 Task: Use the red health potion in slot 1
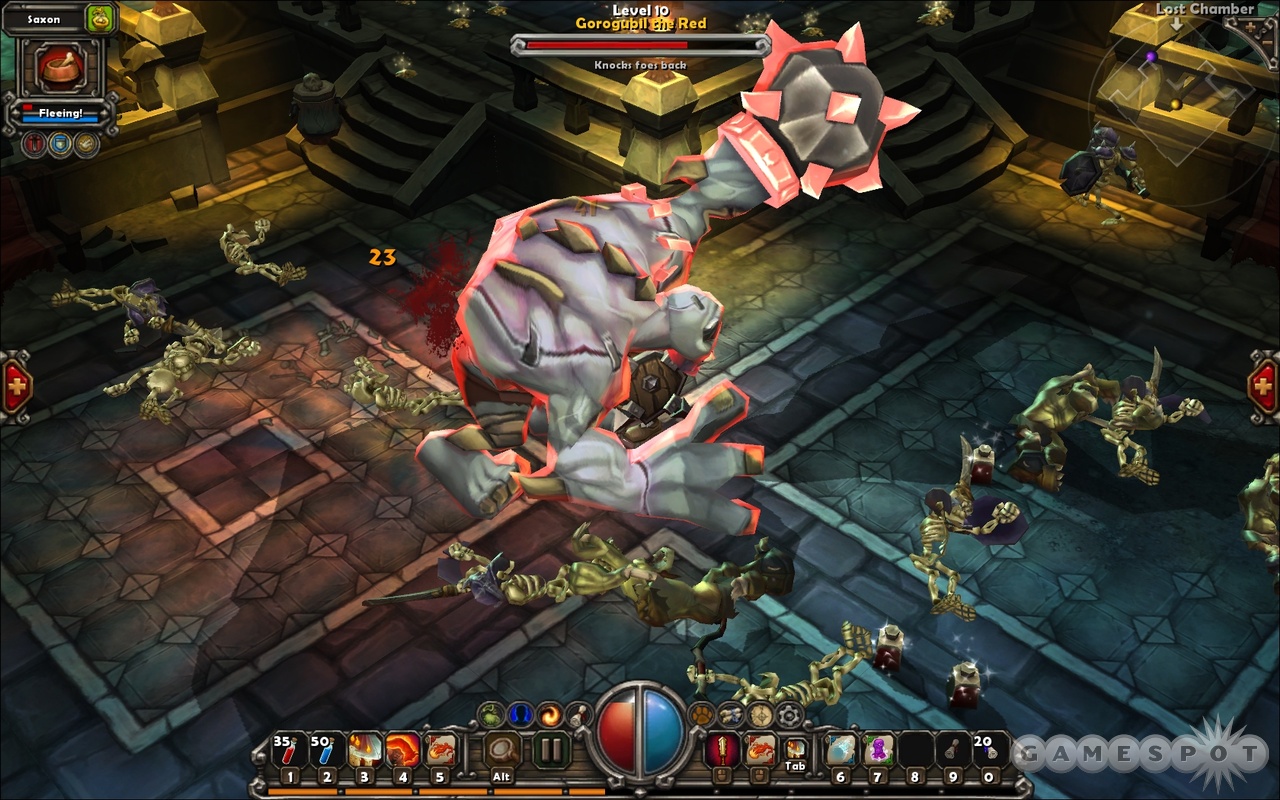point(289,750)
